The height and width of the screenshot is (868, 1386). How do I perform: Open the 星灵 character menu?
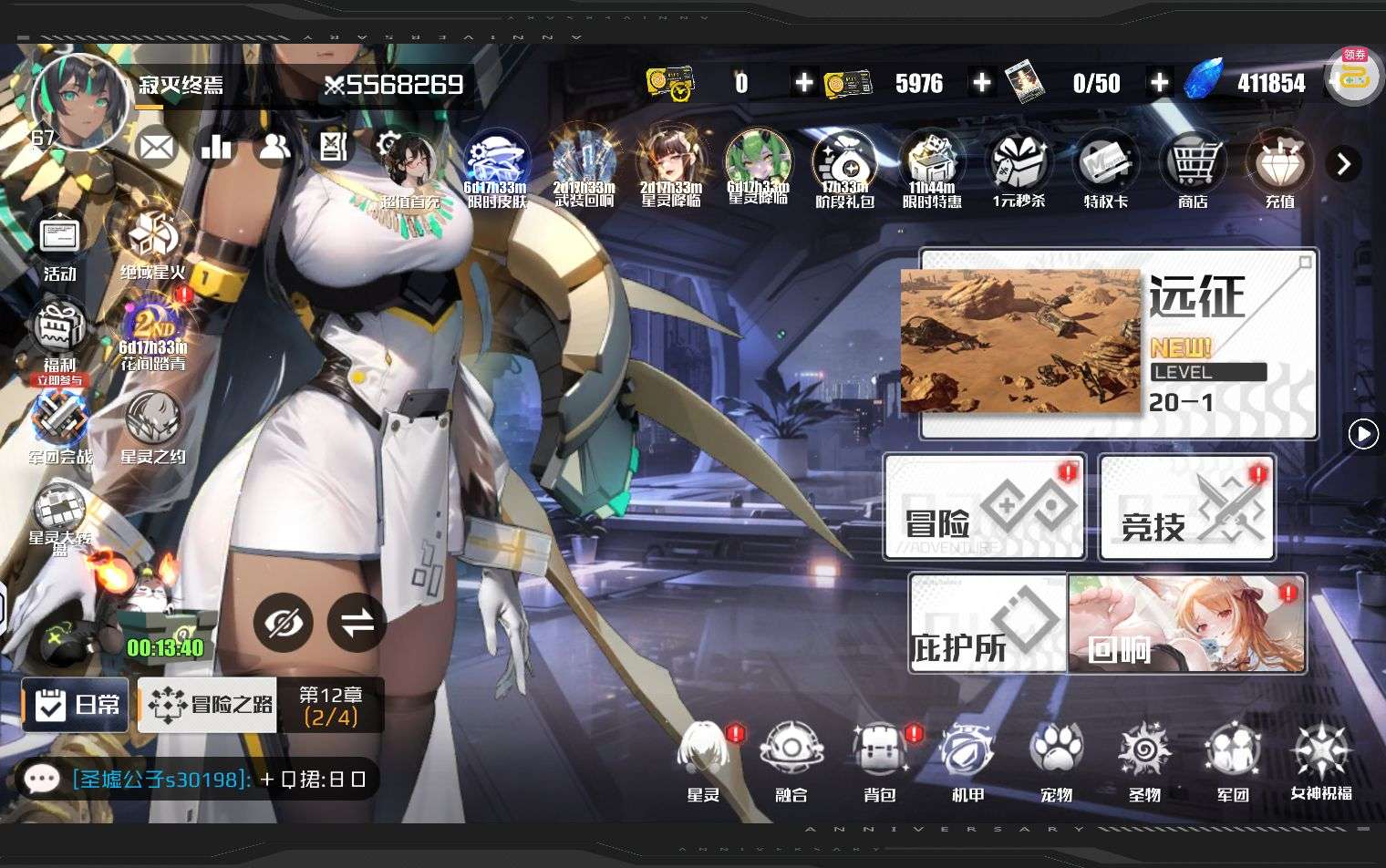(703, 760)
